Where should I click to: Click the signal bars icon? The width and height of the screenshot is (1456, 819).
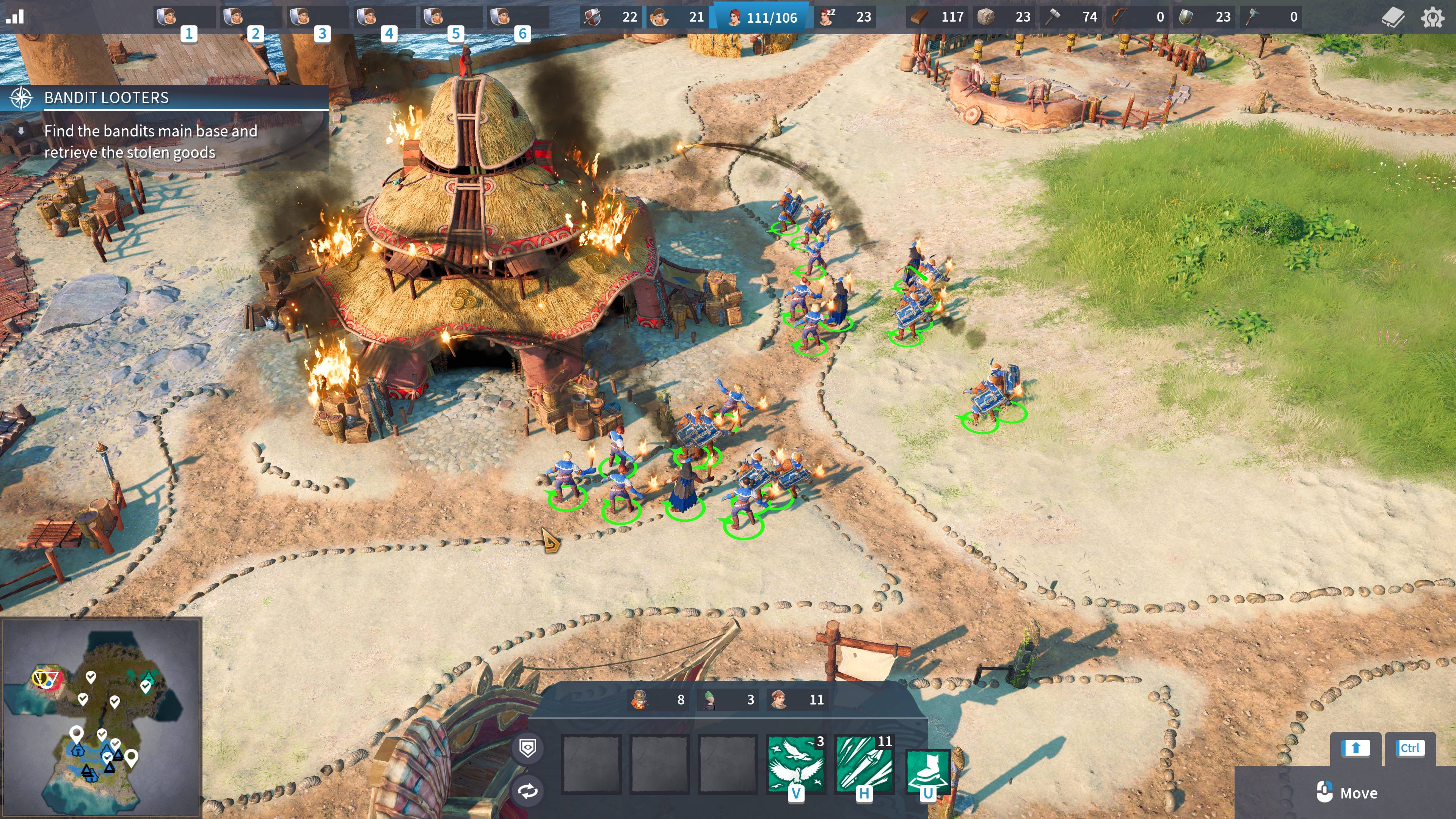tap(15, 16)
